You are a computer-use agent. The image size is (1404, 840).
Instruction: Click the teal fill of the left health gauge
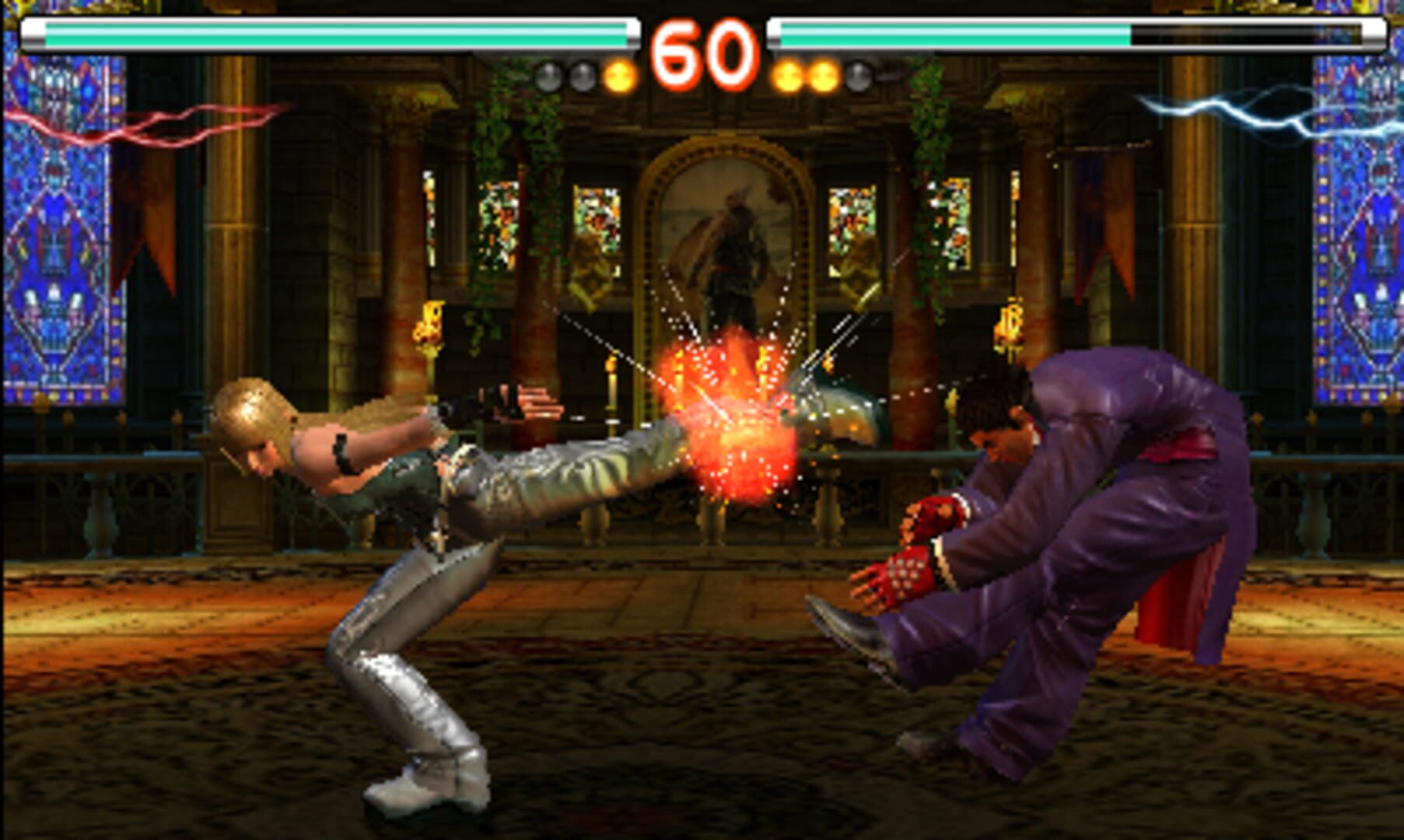click(311, 33)
